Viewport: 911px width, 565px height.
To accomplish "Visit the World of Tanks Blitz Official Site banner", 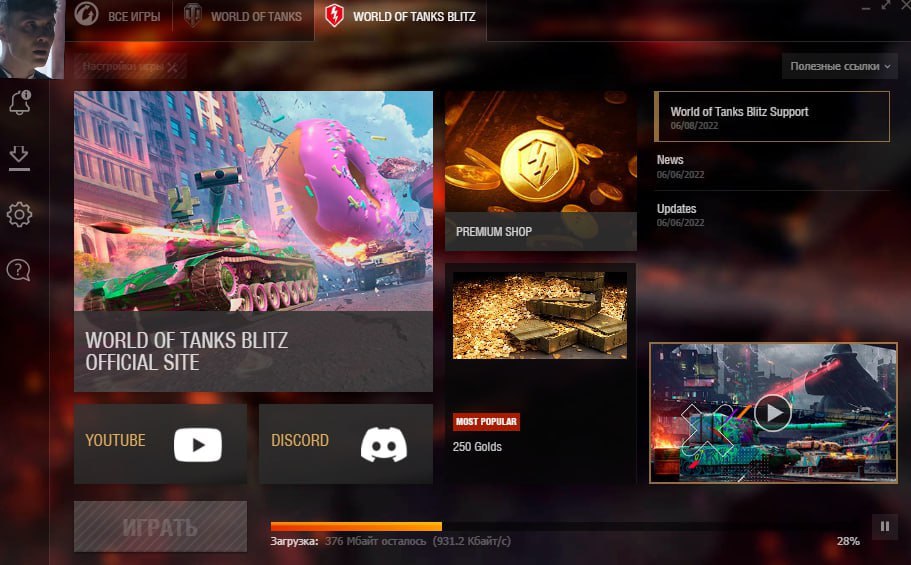I will click(x=253, y=241).
